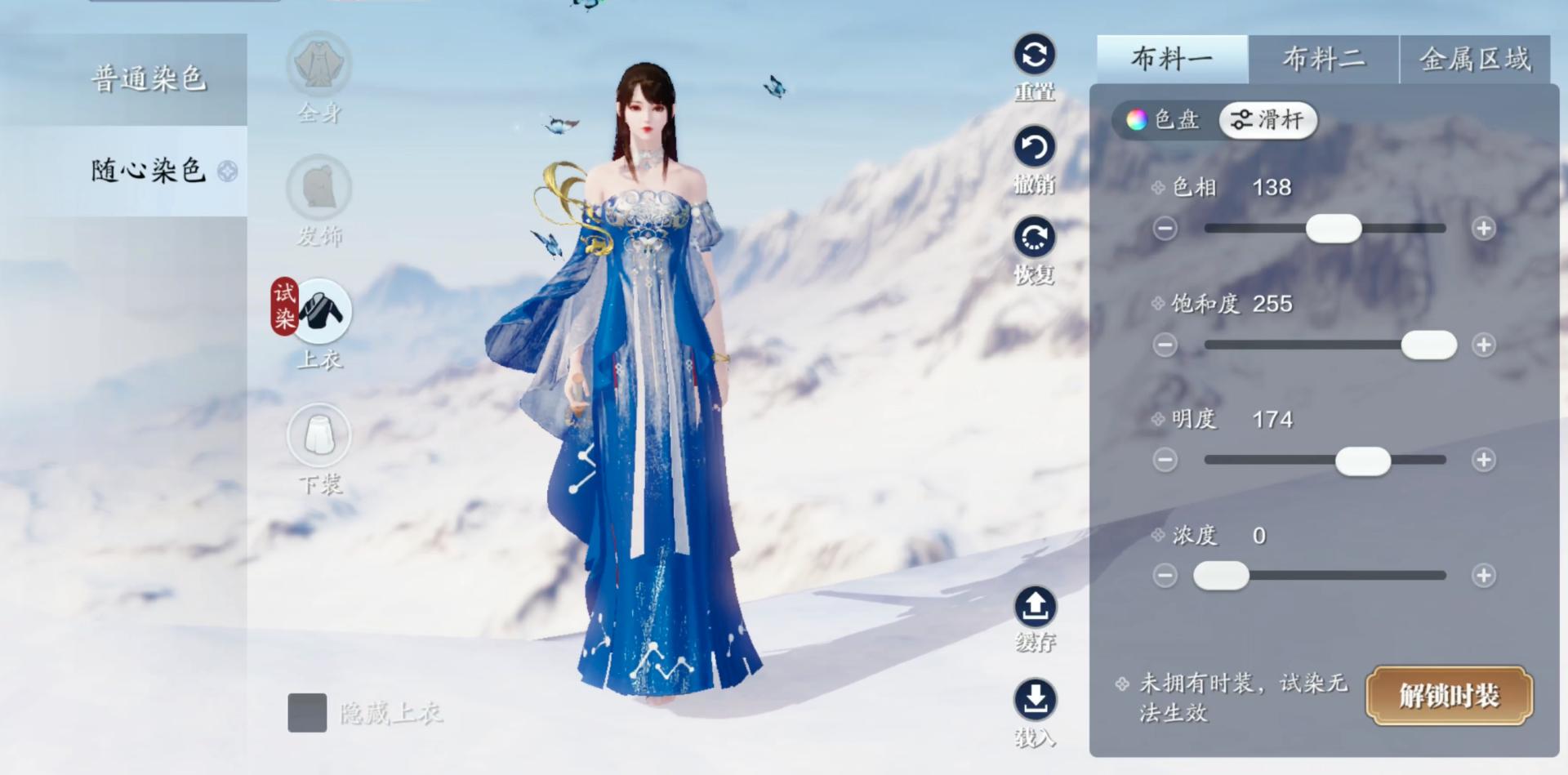Redo the change with 恢复
1568x775 pixels.
click(1035, 238)
